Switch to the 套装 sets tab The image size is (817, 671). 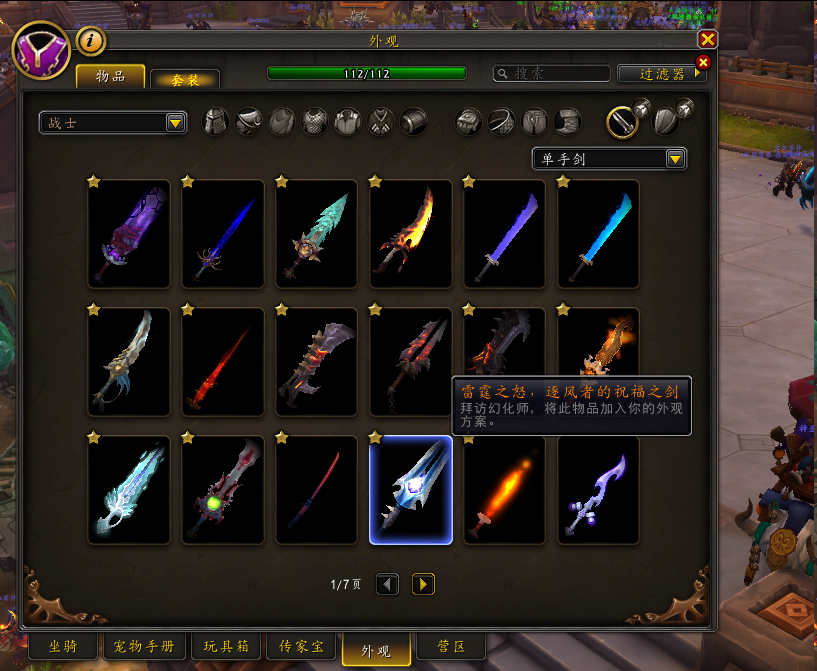(184, 79)
